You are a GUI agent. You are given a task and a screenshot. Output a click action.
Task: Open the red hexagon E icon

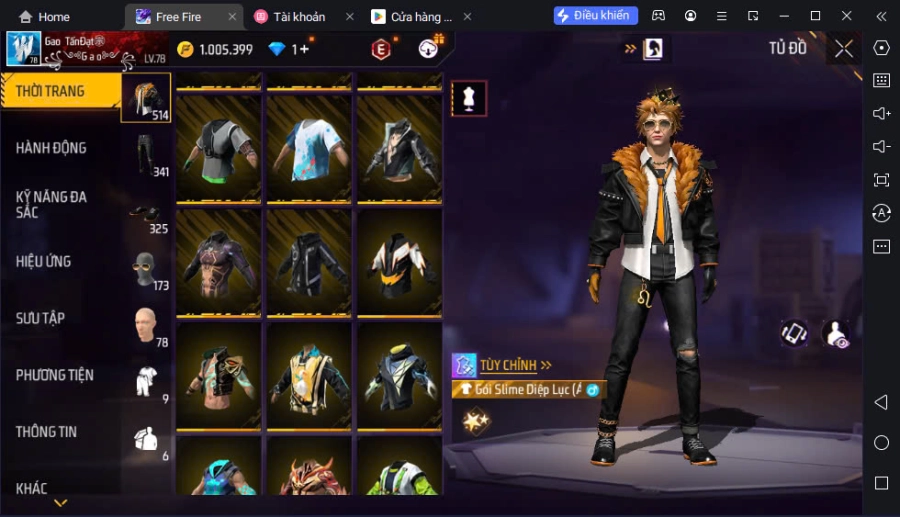pyautogui.click(x=381, y=49)
